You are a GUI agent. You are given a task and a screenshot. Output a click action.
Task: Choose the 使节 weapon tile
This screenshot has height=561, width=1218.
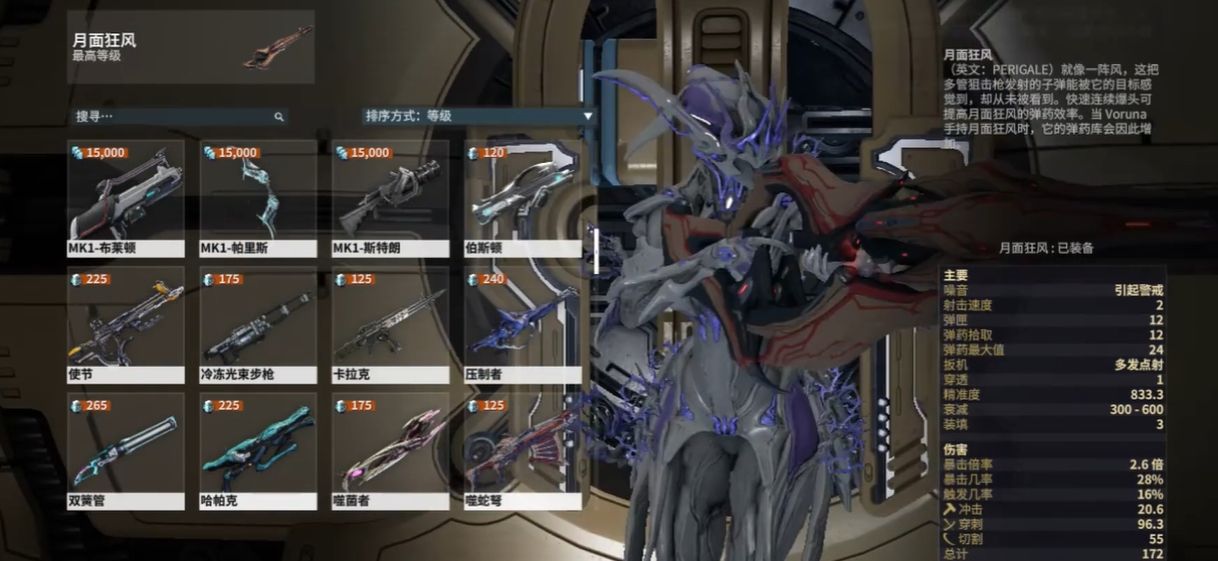coord(126,324)
